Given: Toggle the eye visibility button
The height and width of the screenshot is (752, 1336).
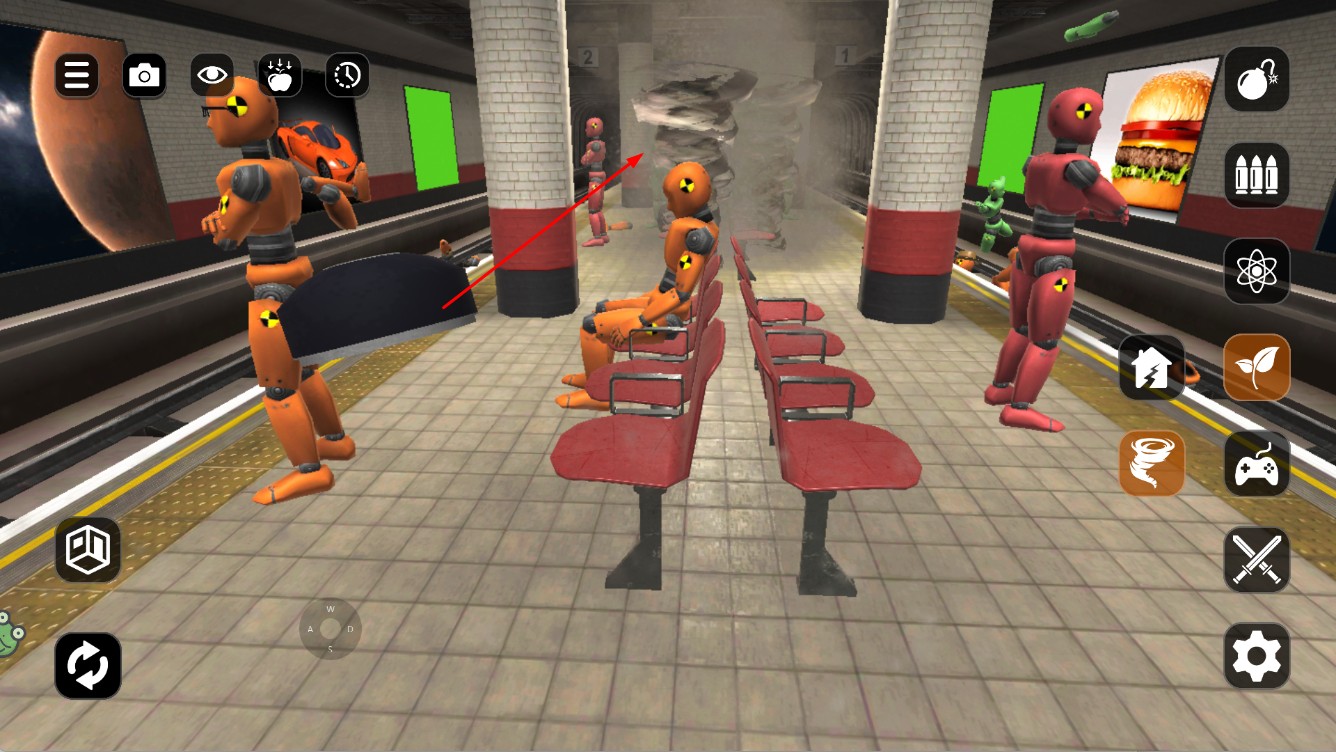Looking at the screenshot, I should tap(213, 75).
